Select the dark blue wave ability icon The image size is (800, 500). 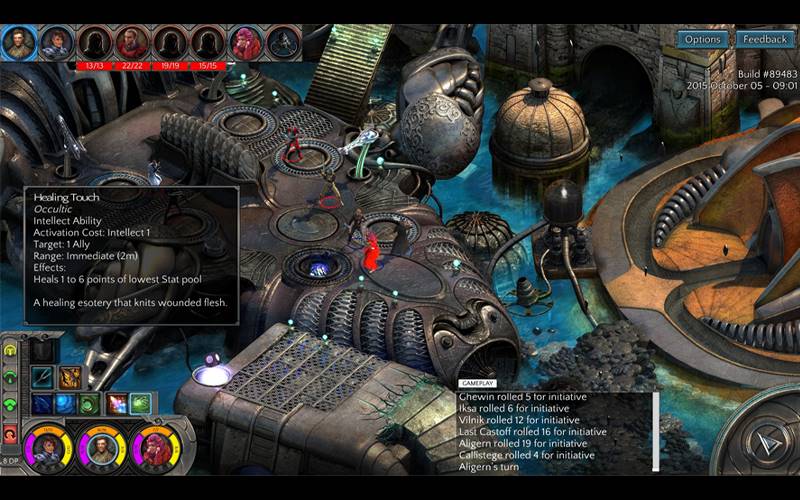click(x=42, y=404)
